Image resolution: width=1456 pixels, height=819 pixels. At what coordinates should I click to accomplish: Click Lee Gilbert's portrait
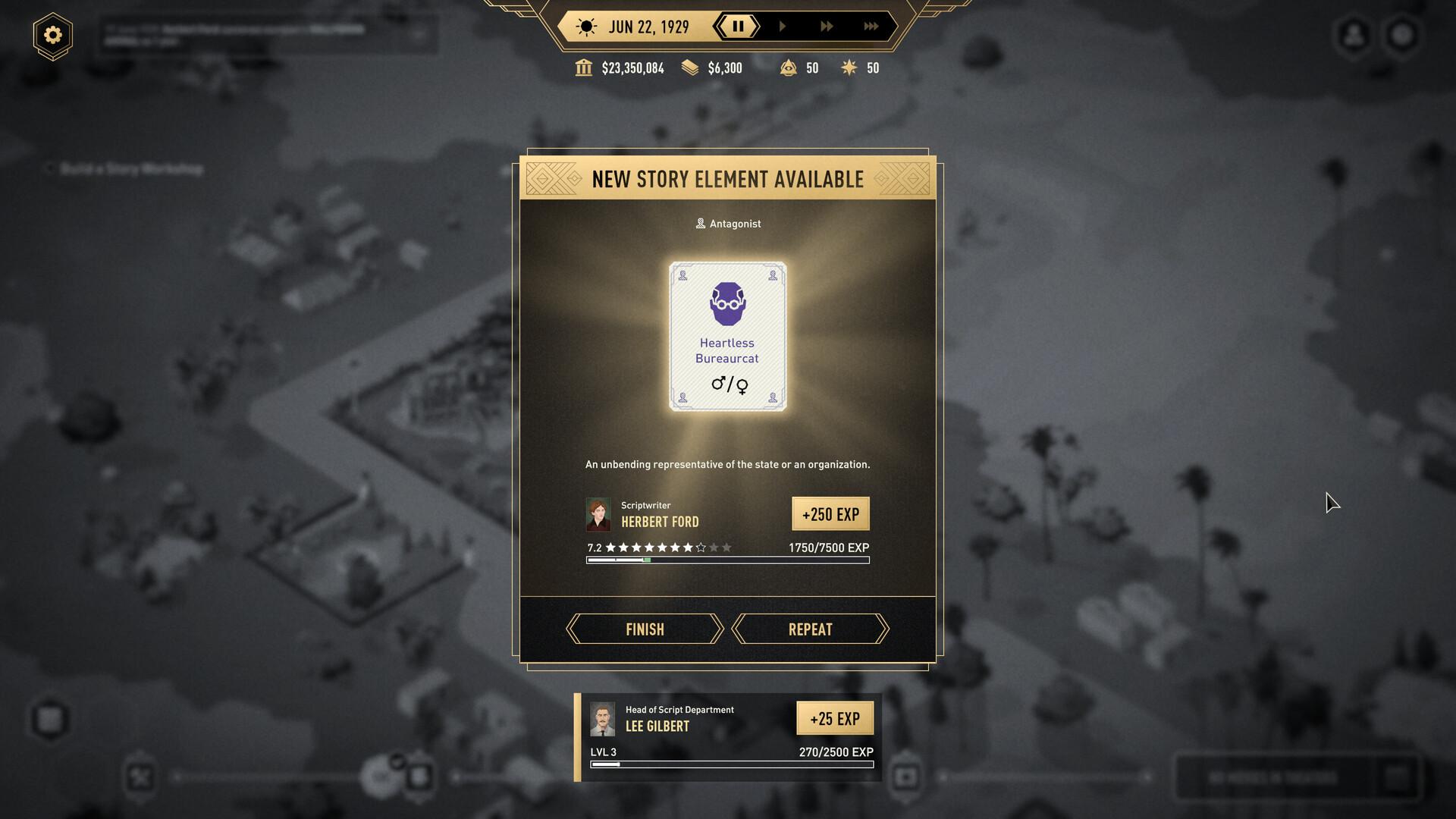coord(603,719)
